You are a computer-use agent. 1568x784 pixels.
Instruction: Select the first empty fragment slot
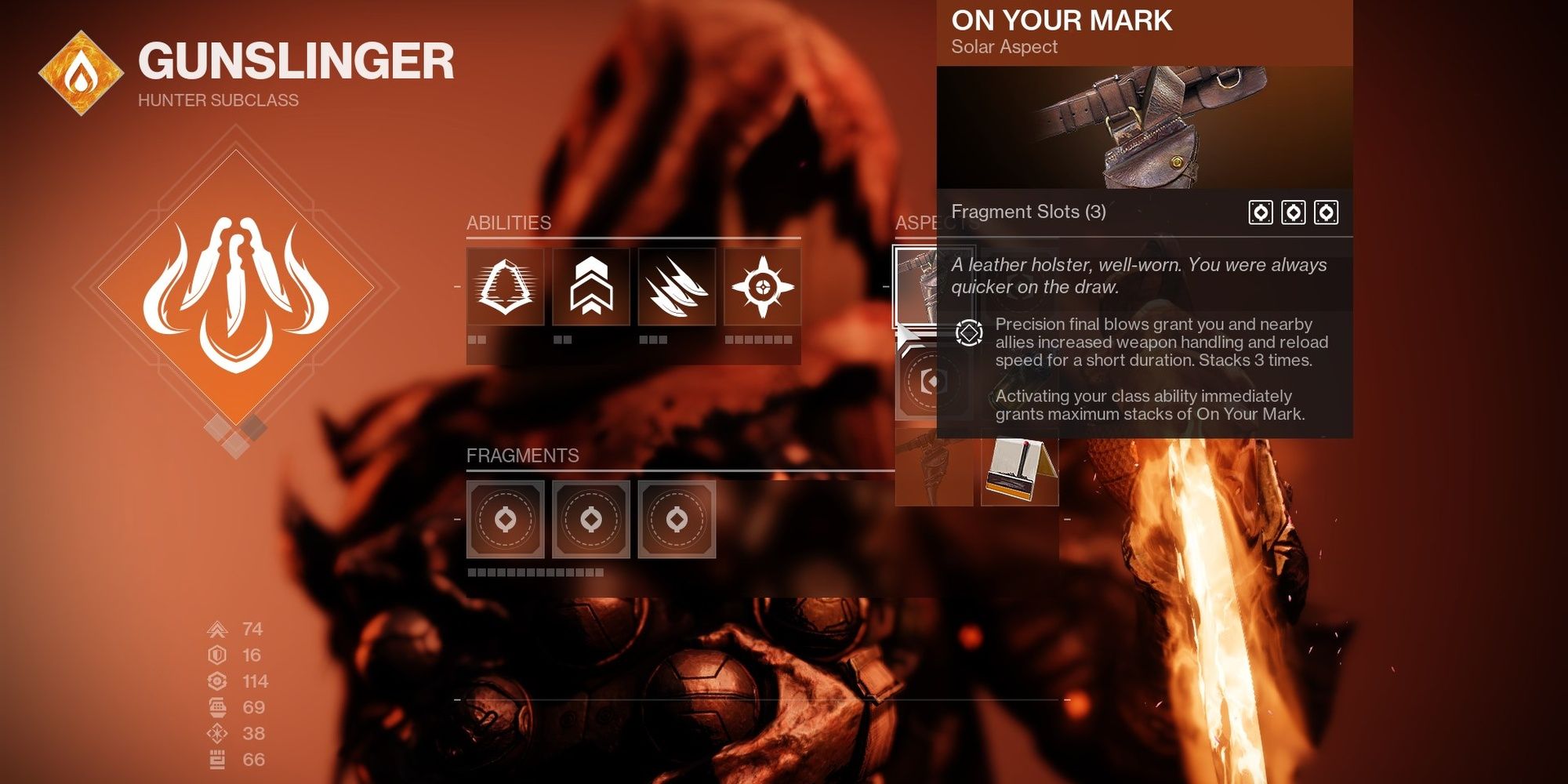tap(506, 520)
